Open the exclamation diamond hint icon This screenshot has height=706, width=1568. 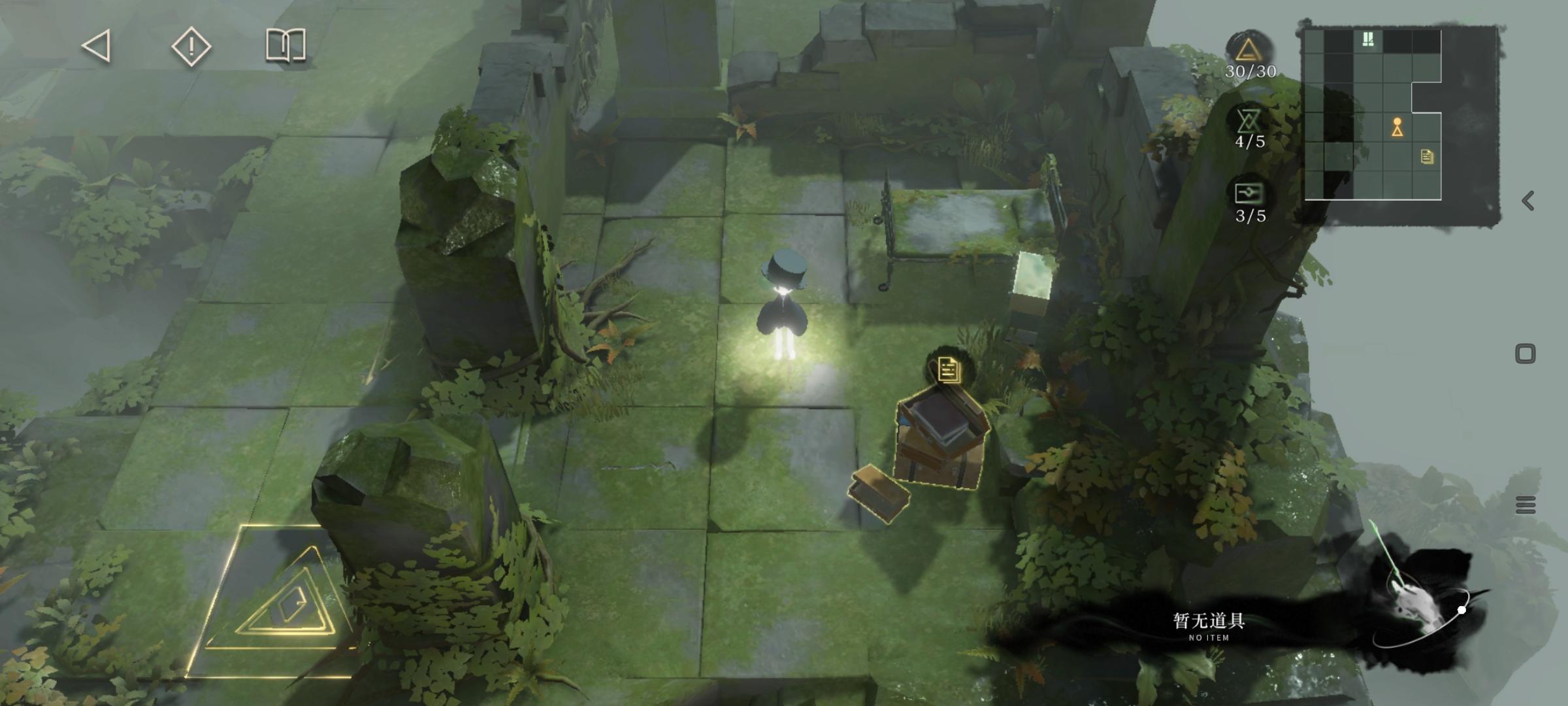click(x=191, y=46)
